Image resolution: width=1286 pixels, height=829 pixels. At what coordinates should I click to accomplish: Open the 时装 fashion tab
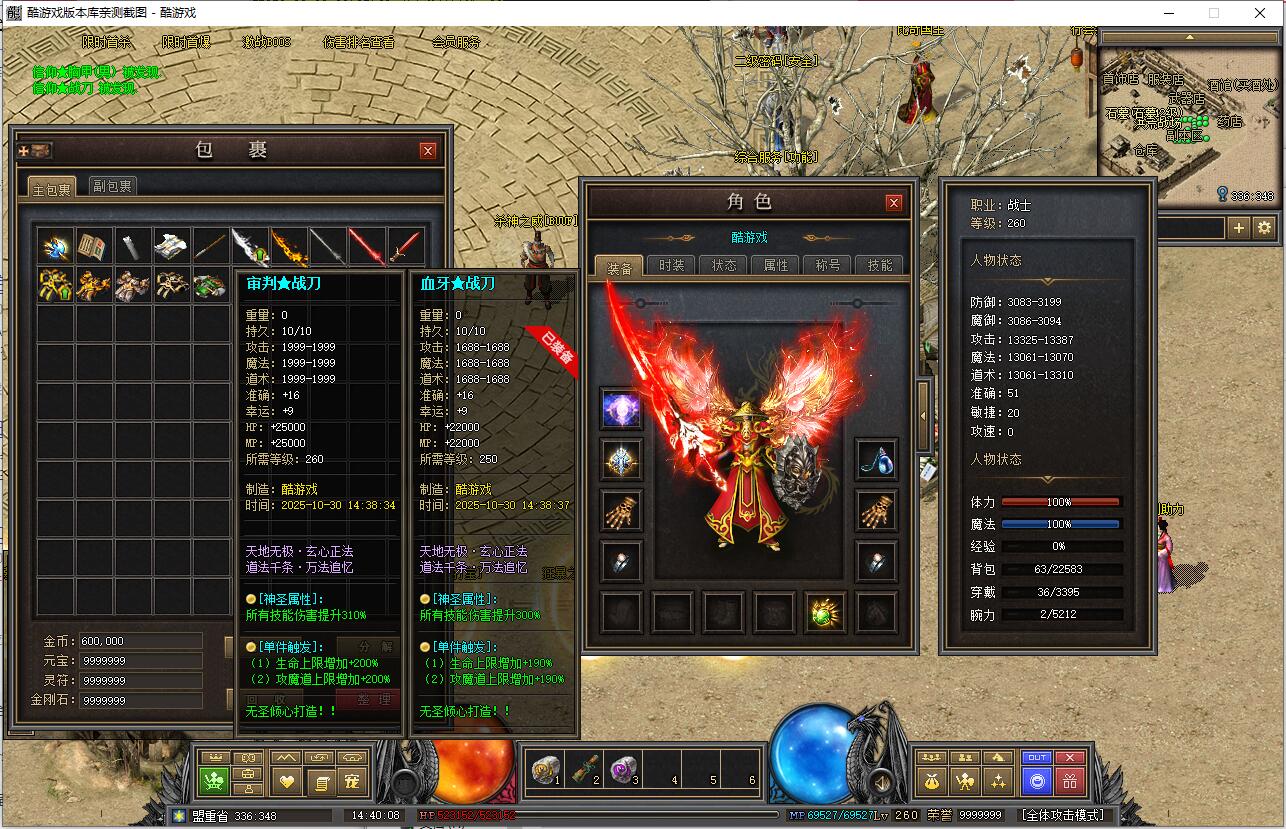pos(672,266)
